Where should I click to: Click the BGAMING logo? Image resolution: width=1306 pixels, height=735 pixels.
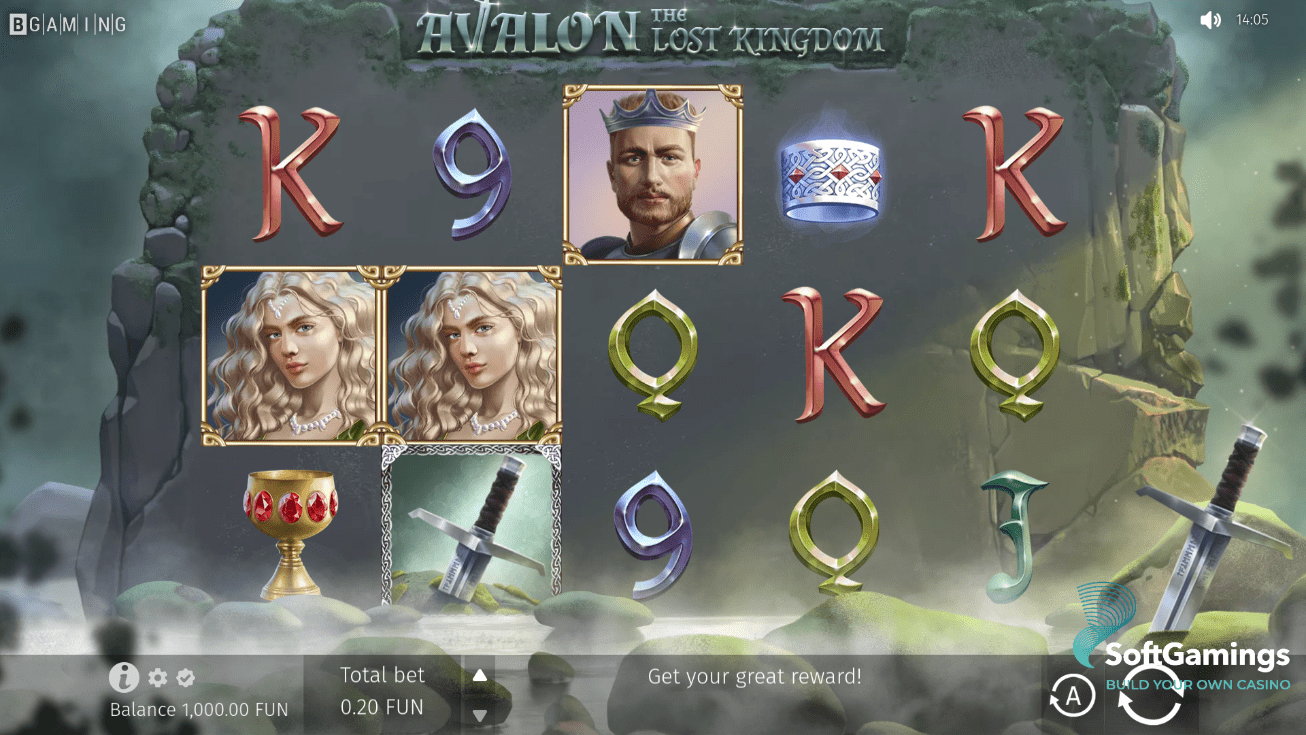[x=66, y=22]
